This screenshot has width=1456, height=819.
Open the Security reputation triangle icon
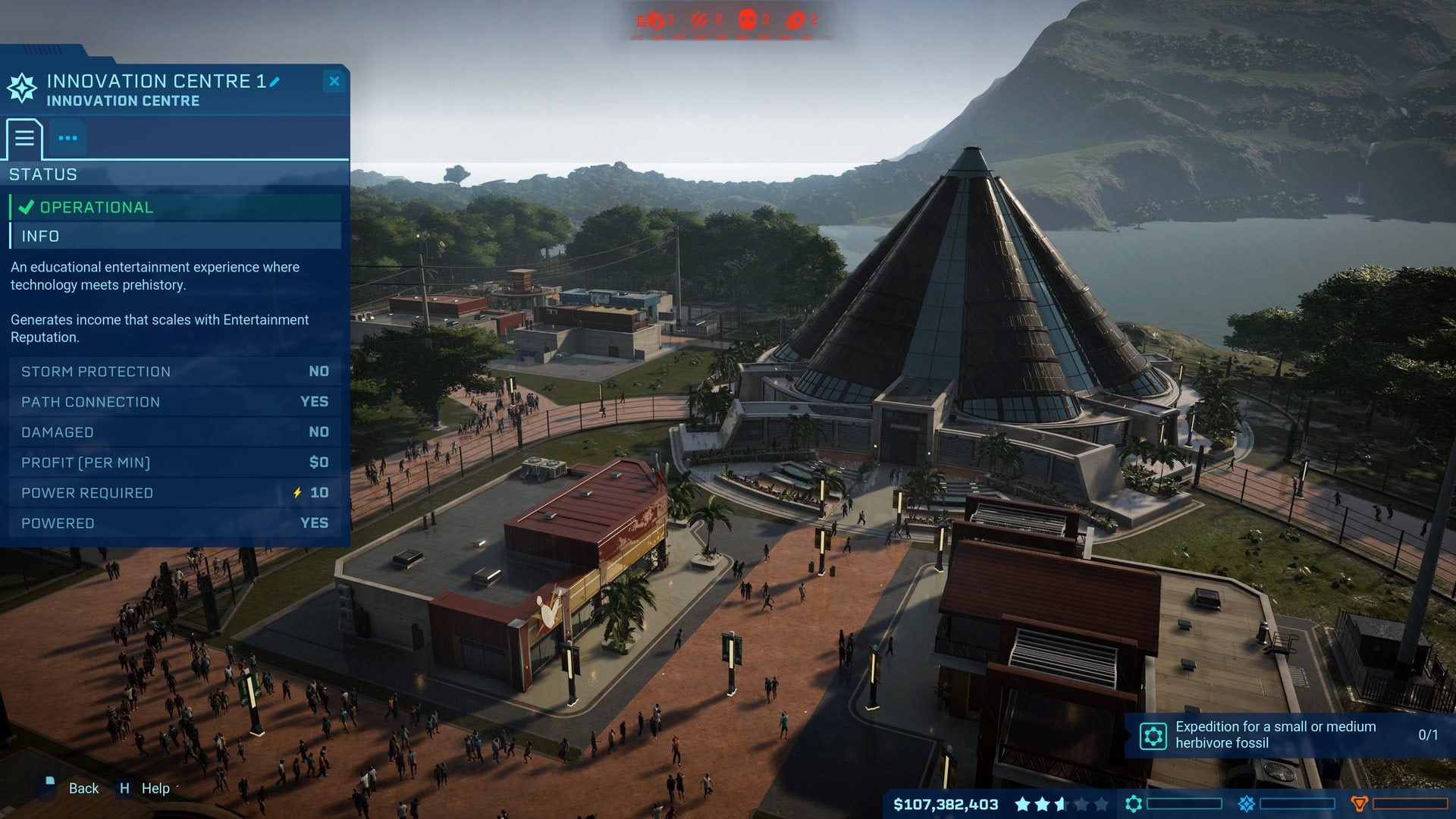1360,803
